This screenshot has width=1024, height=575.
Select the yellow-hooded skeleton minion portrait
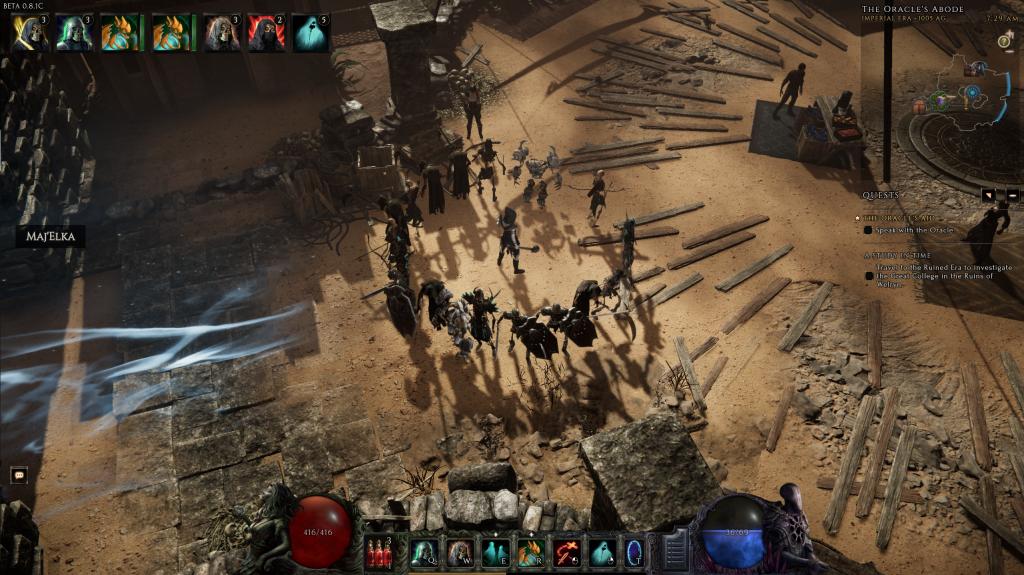click(x=29, y=32)
